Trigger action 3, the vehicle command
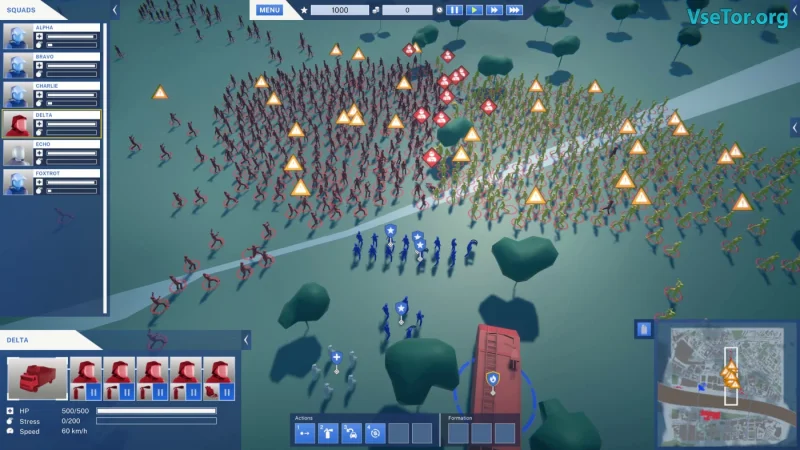The height and width of the screenshot is (450, 800). click(x=351, y=433)
